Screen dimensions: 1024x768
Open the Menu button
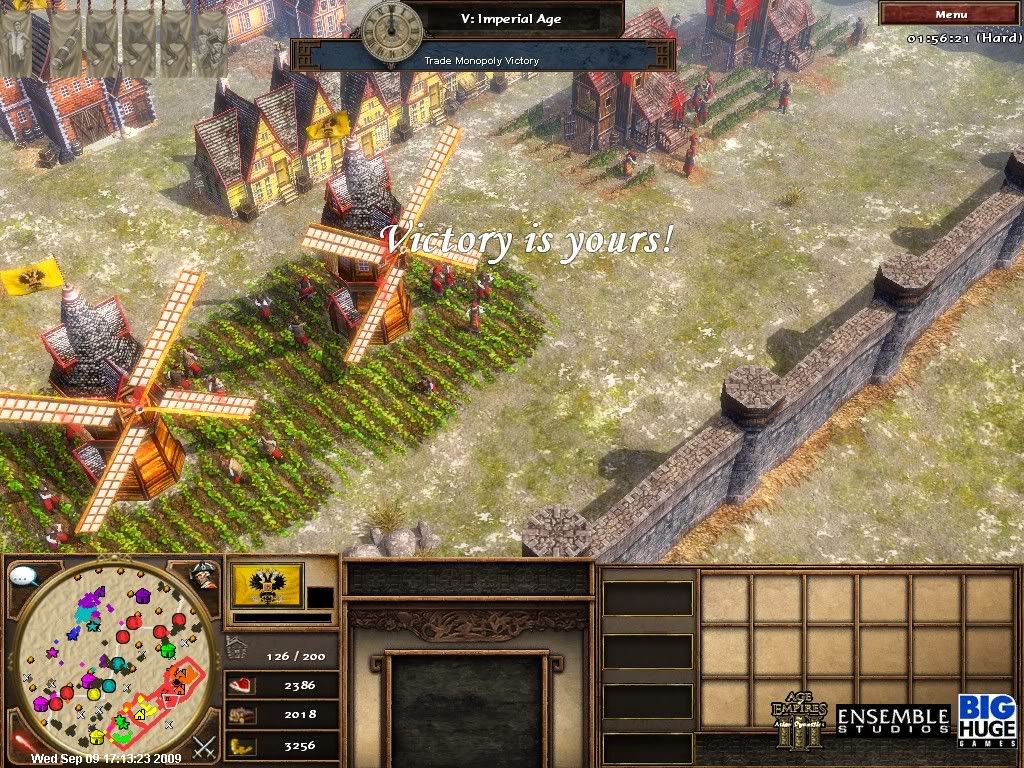click(x=950, y=14)
